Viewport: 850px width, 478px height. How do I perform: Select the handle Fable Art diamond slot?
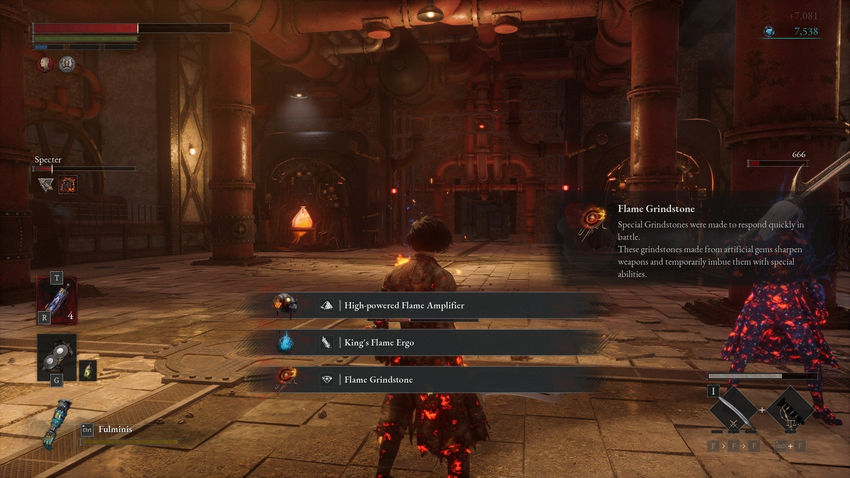(x=792, y=408)
